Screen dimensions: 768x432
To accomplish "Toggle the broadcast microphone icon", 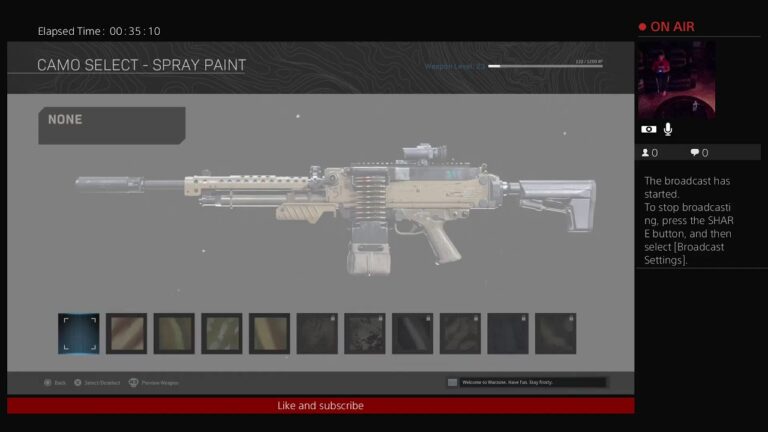I will [667, 129].
